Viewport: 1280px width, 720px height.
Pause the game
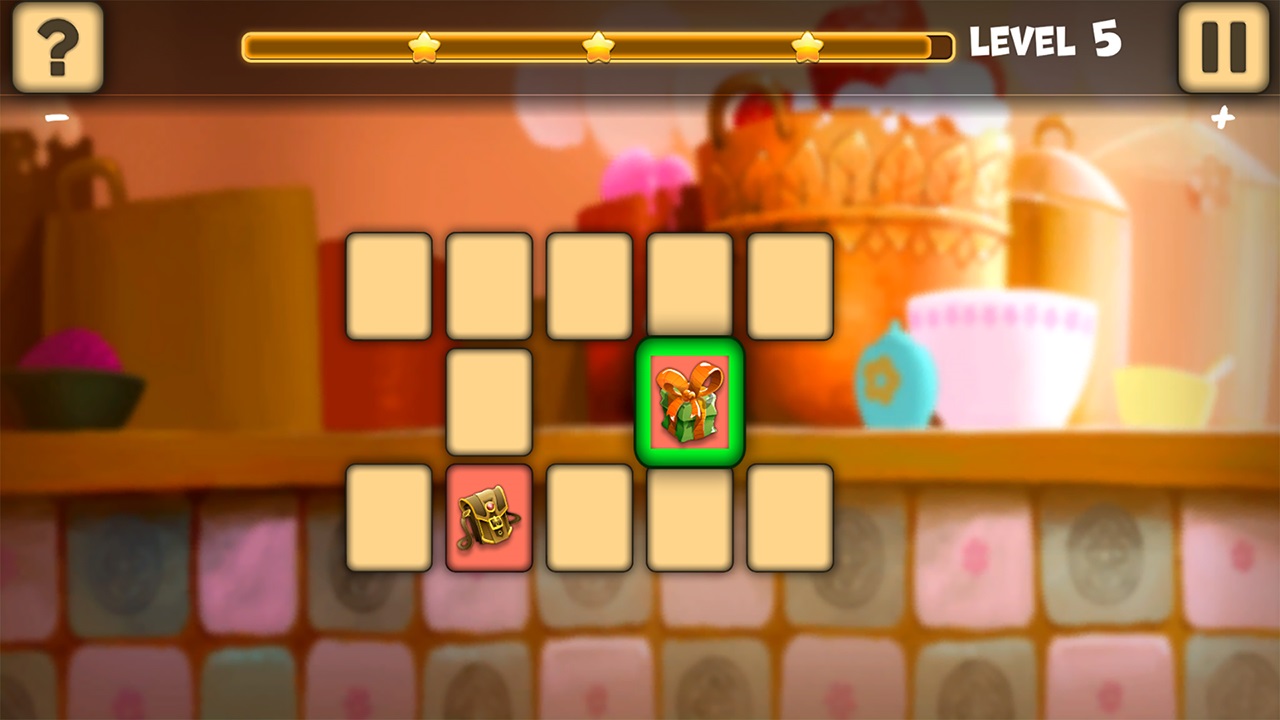pyautogui.click(x=1221, y=47)
